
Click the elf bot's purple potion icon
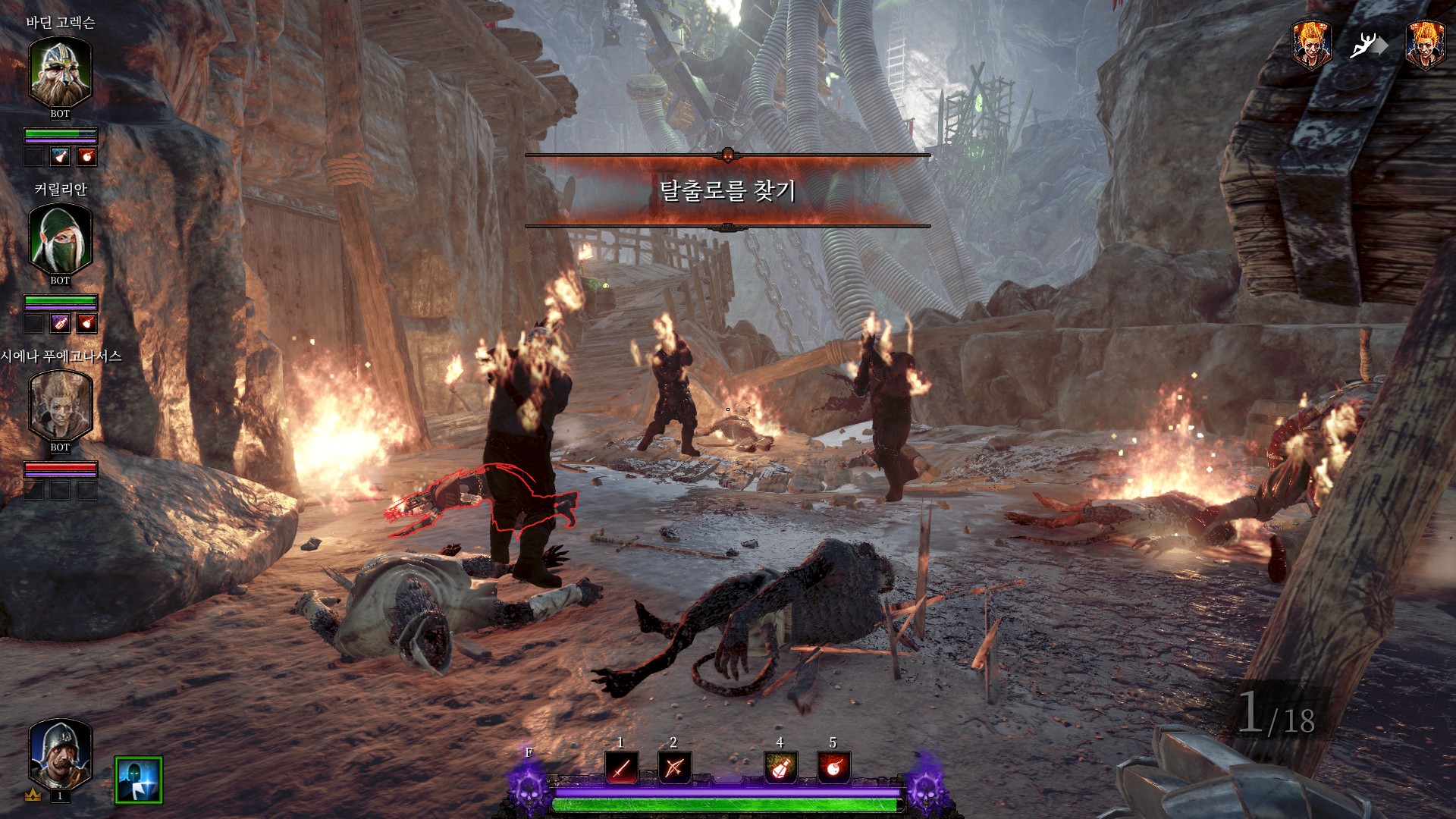(60, 324)
